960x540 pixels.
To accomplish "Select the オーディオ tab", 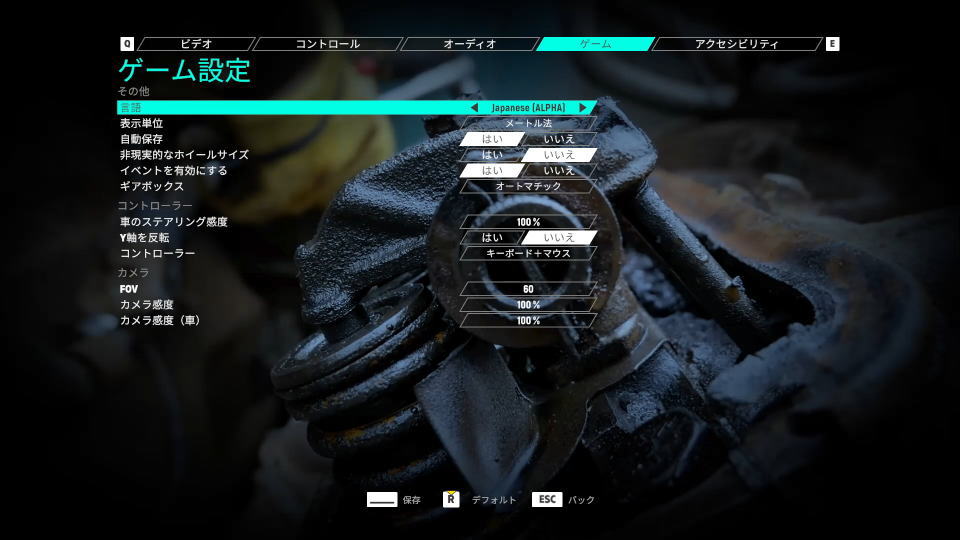I will [x=469, y=44].
